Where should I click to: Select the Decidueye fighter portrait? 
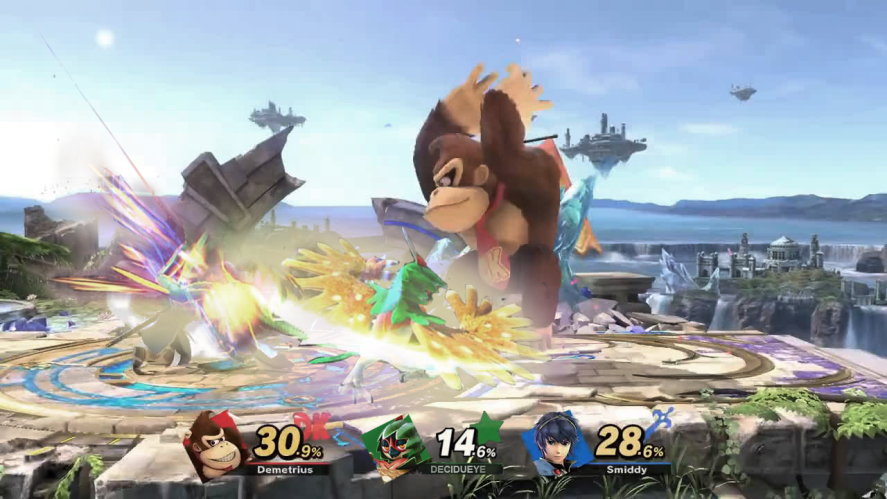tap(391, 447)
